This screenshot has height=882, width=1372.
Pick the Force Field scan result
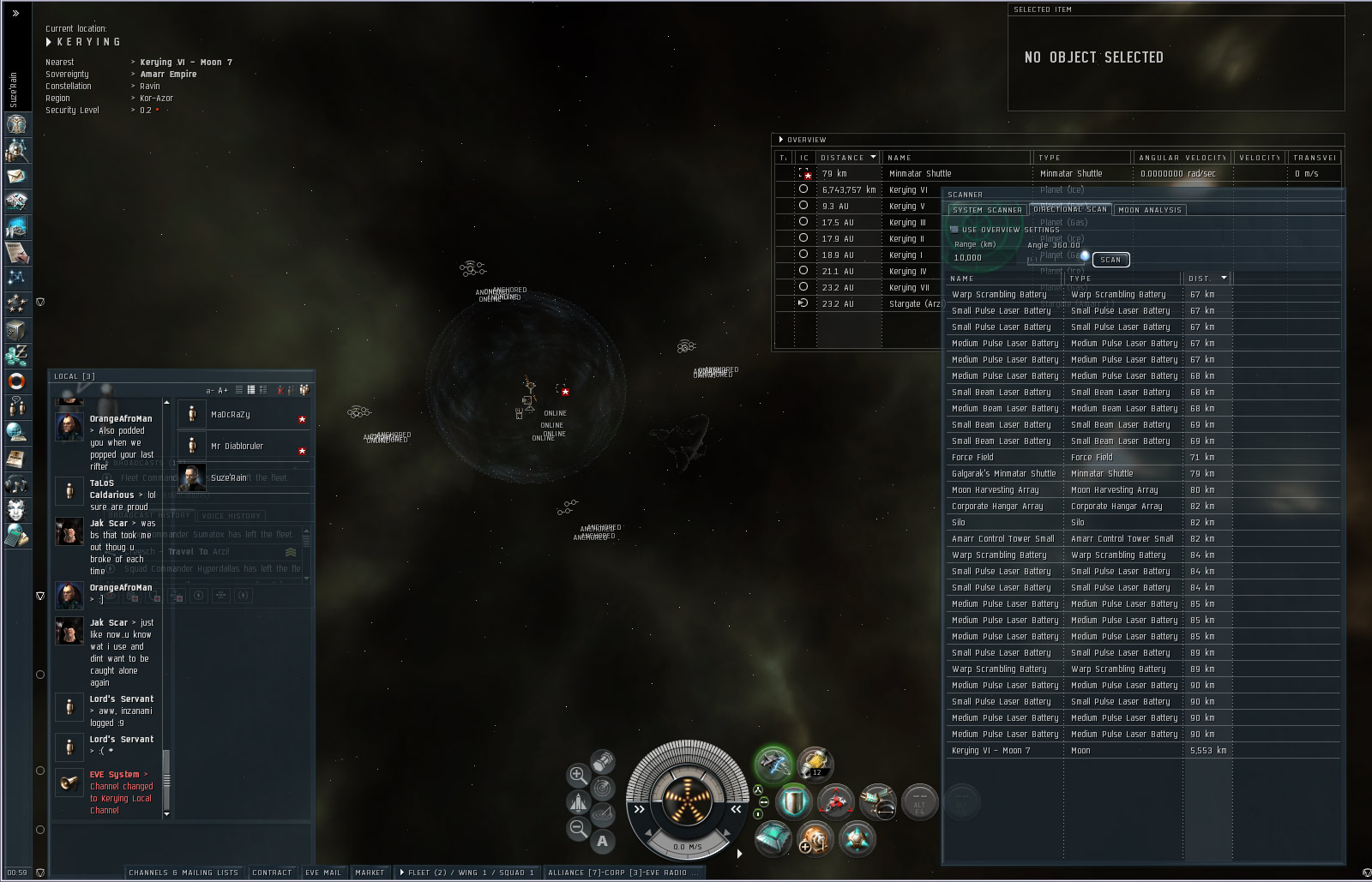point(972,458)
